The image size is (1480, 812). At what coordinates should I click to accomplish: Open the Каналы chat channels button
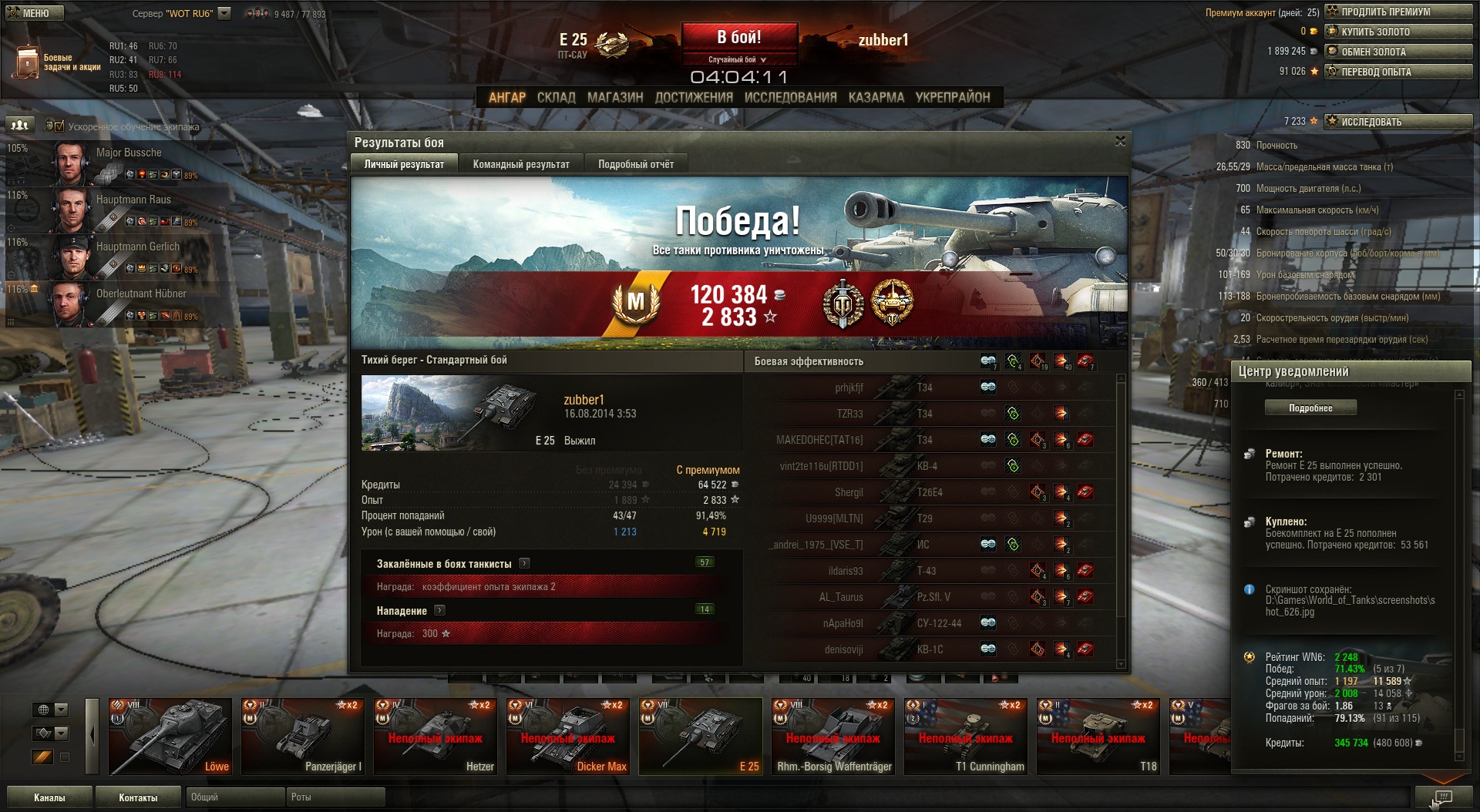click(49, 797)
